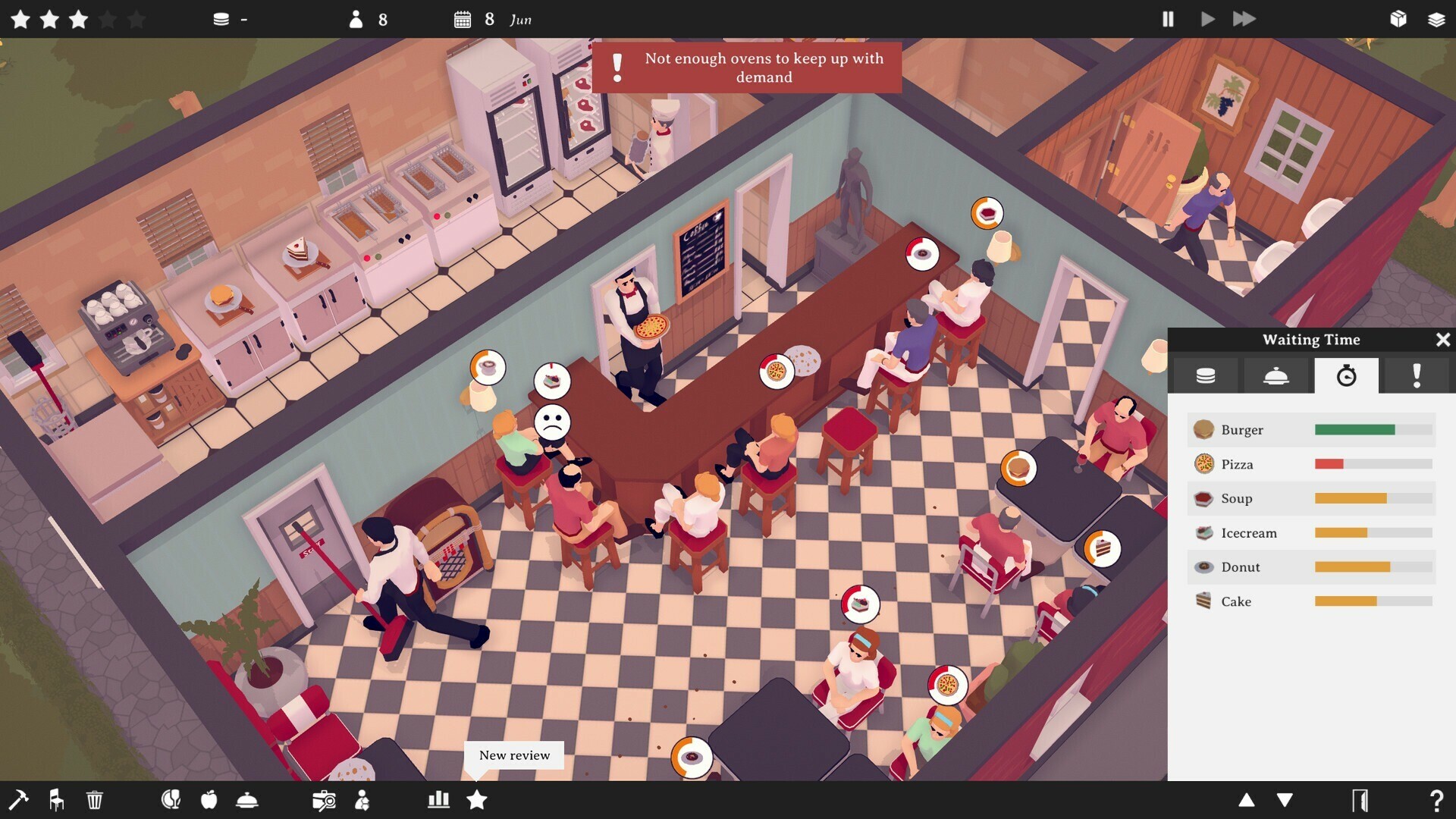Open the dishes cloche menu
Image resolution: width=1456 pixels, height=819 pixels.
(248, 800)
